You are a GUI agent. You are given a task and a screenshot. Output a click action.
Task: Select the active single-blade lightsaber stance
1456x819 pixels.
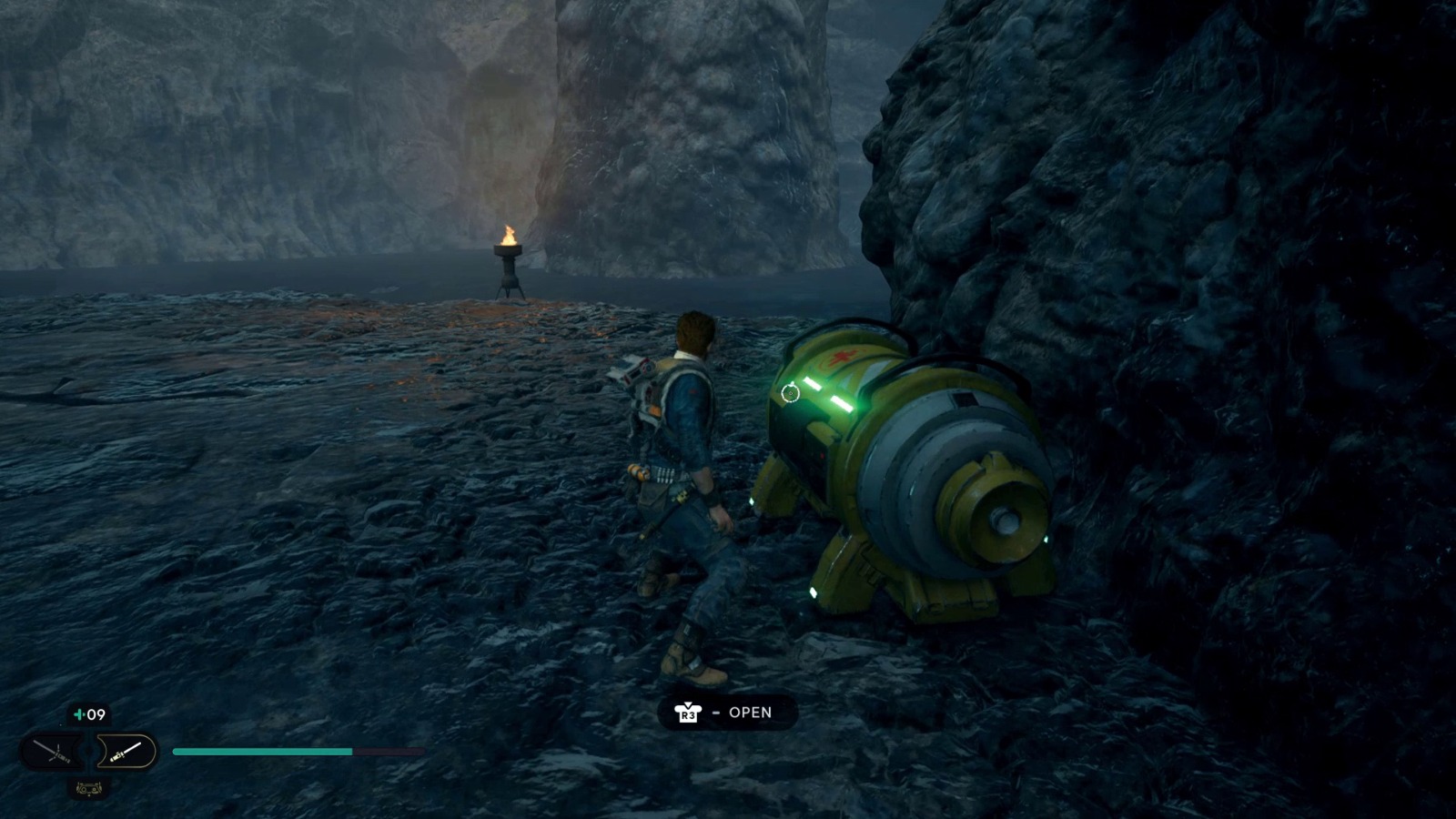click(125, 752)
